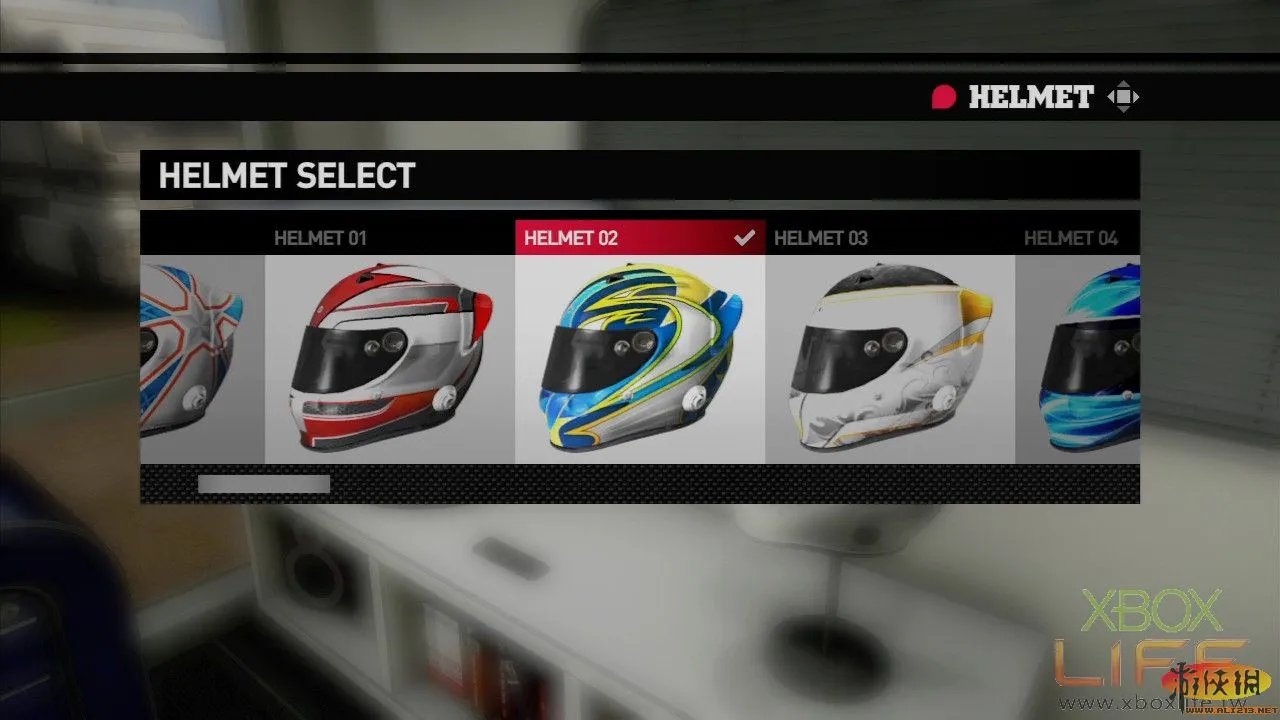Click the red helmet category icon
This screenshot has height=720, width=1280.
pos(944,97)
